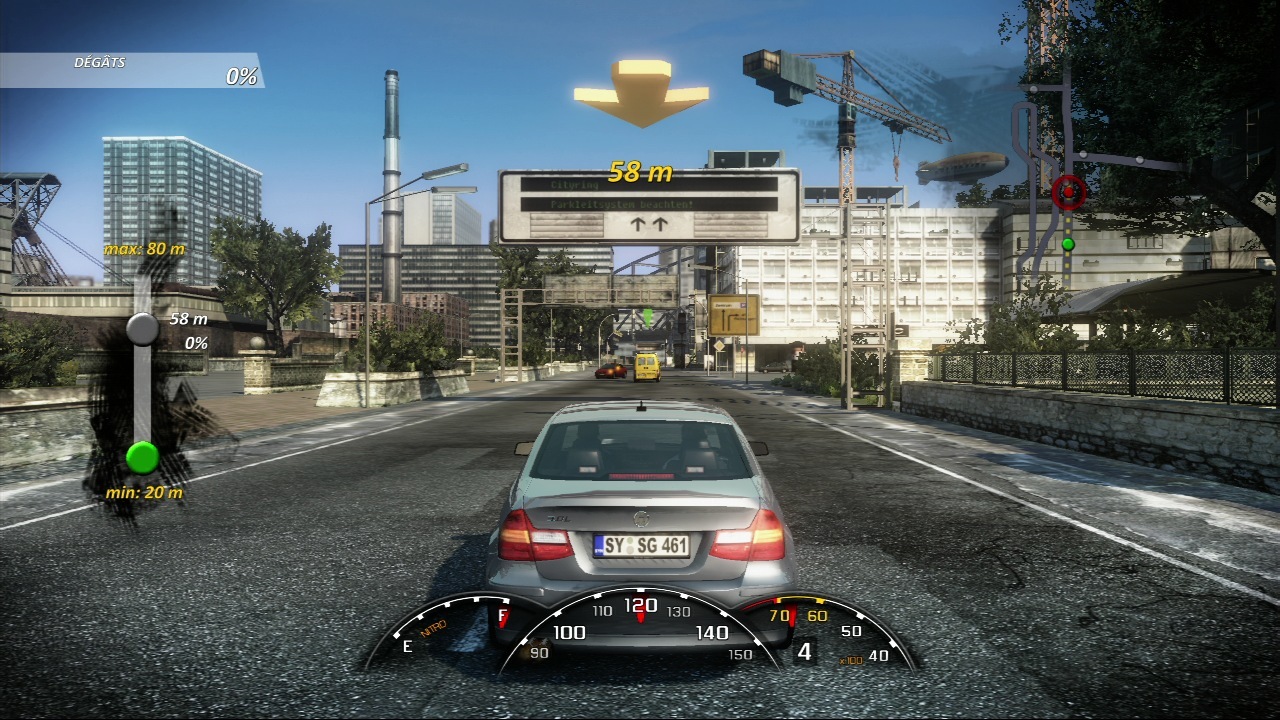Click the green minimum-distance knob
The image size is (1280, 720).
(143, 457)
